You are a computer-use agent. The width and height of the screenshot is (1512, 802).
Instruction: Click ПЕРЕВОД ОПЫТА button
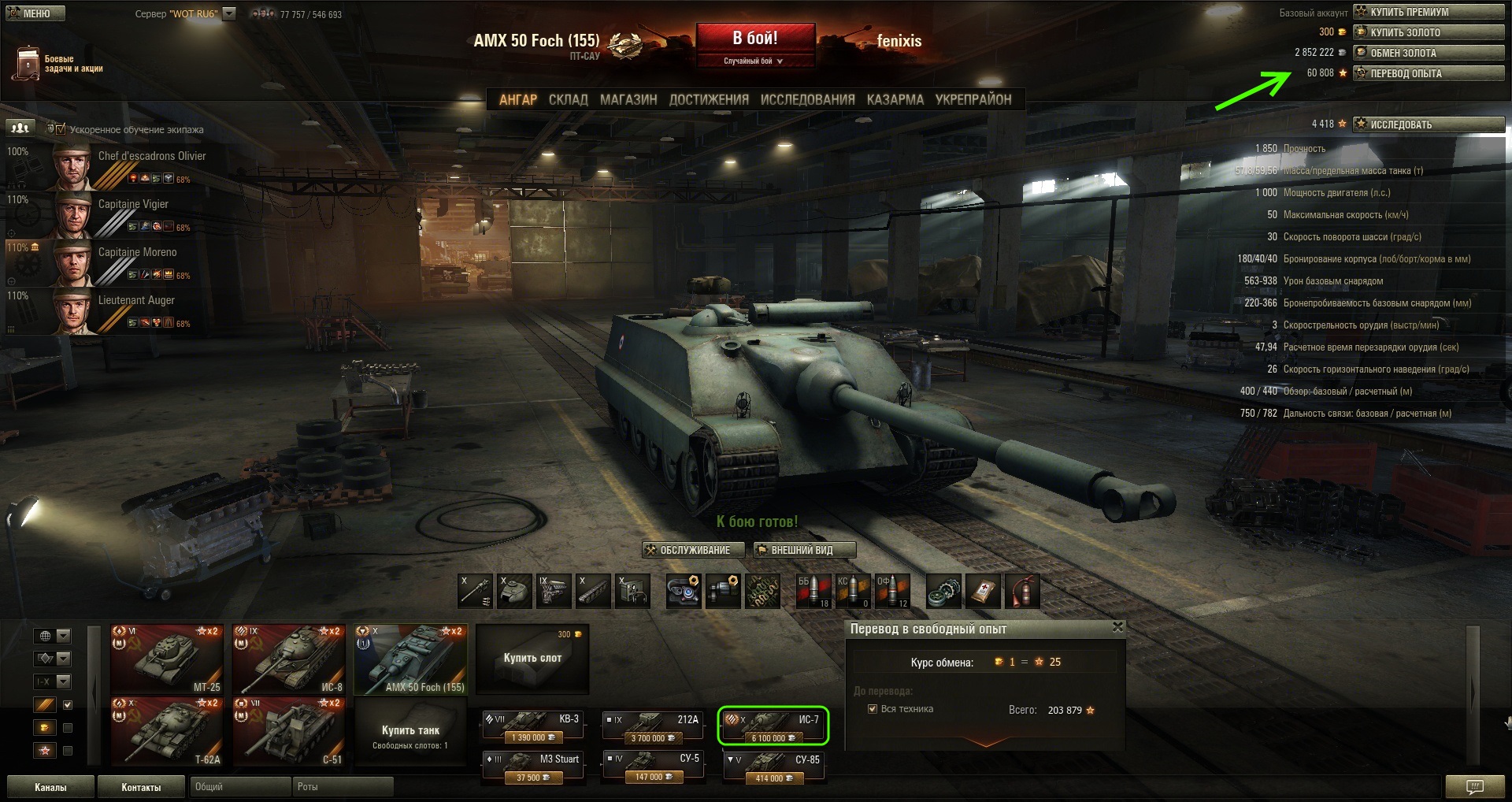click(x=1428, y=73)
